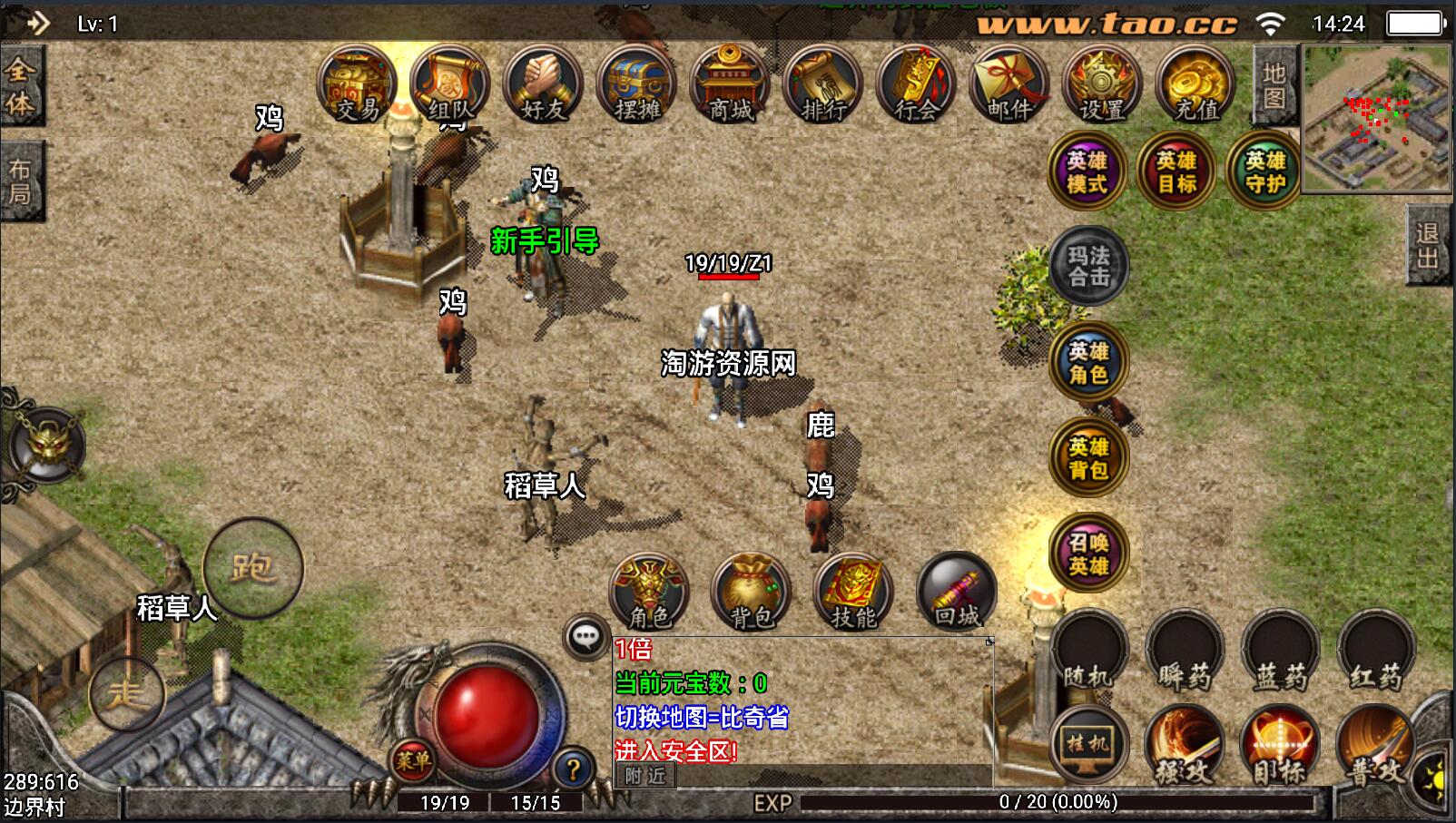Screen dimensions: 1456x823
Task: Open the 组队 team menu
Action: tap(450, 84)
